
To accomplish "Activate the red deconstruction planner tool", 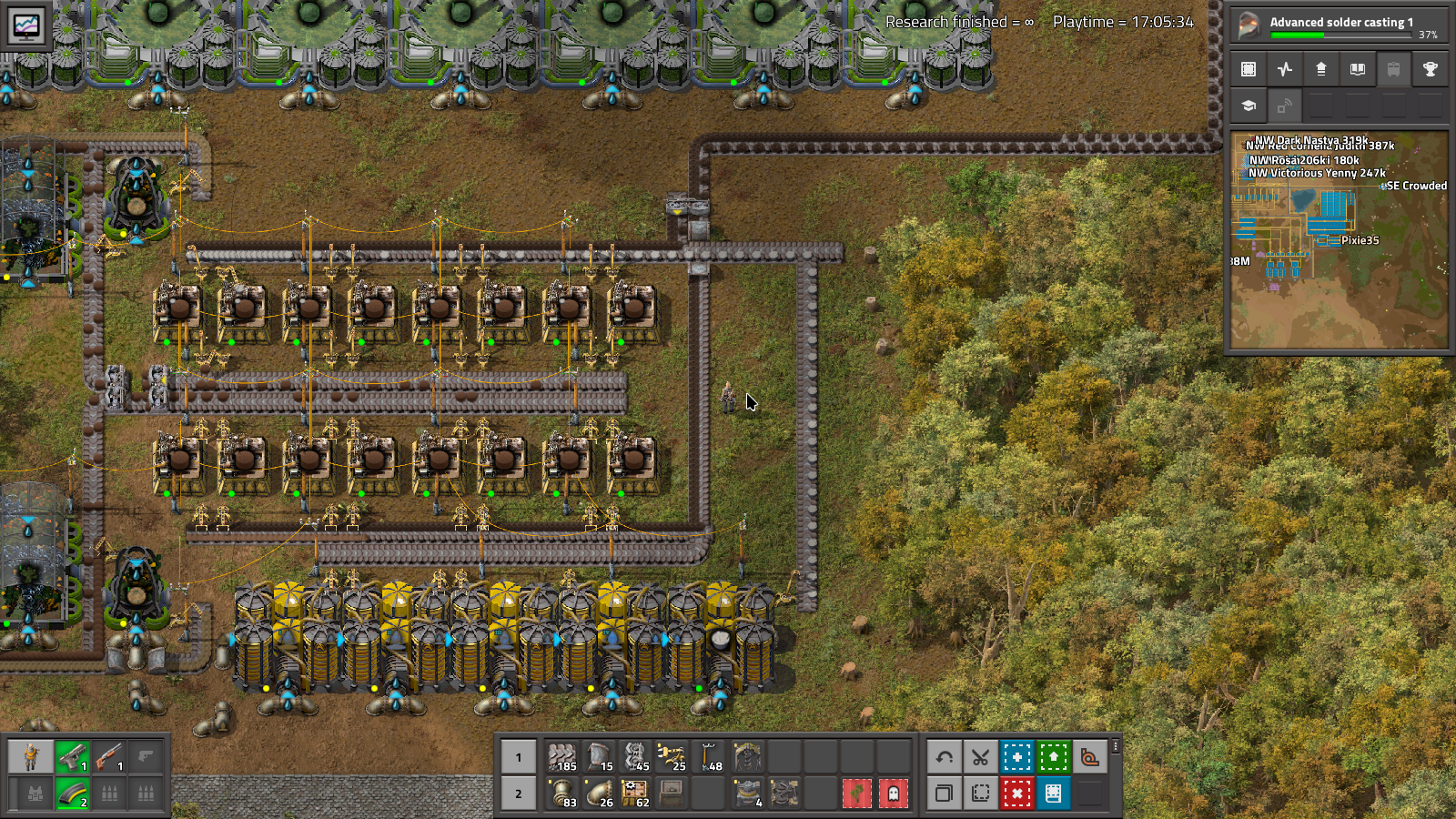I will click(1016, 794).
